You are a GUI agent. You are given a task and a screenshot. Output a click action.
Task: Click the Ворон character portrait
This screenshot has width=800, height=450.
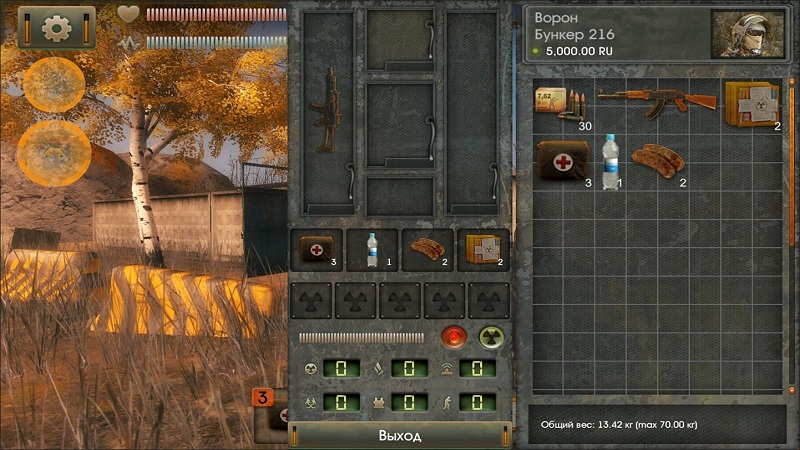[745, 35]
